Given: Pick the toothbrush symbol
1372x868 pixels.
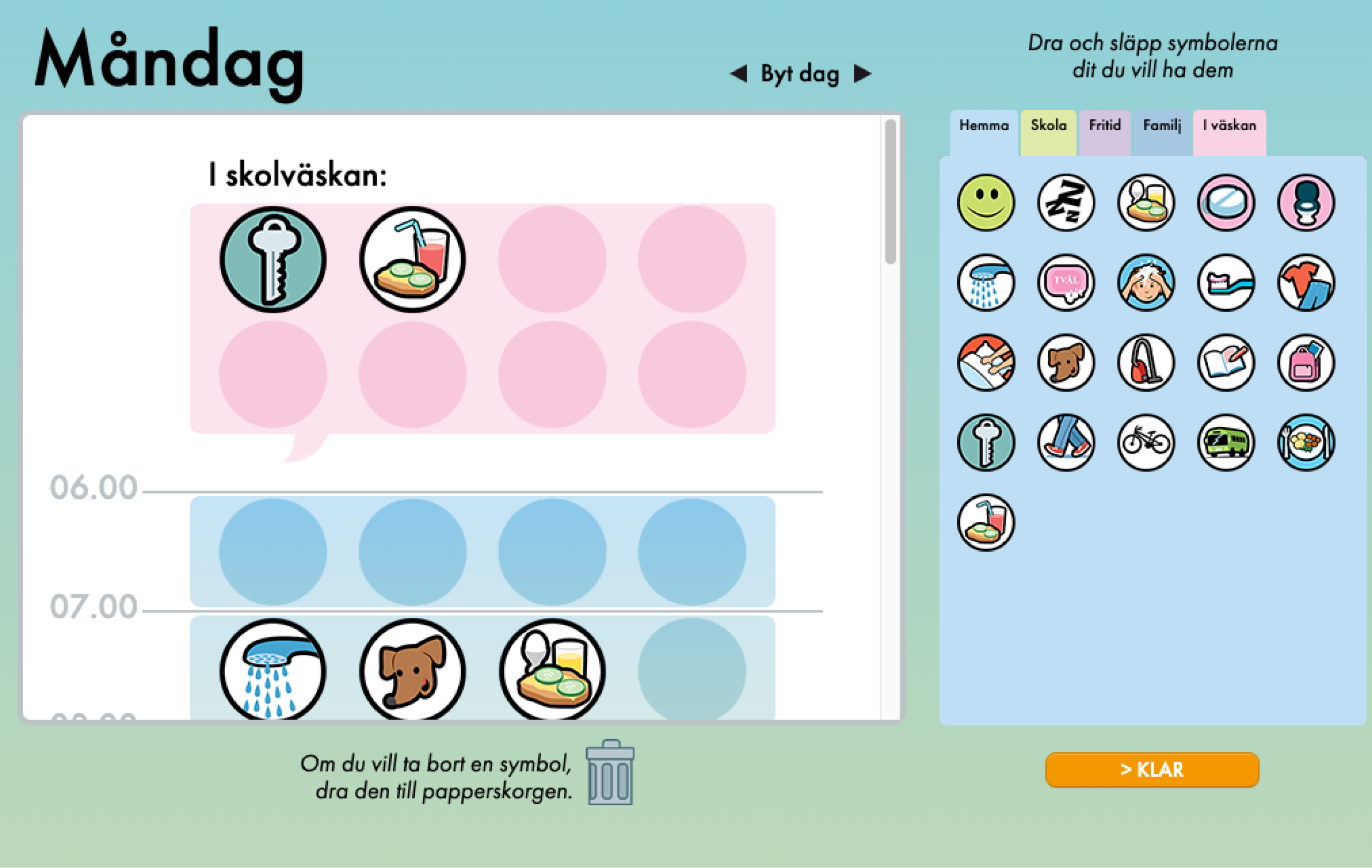Looking at the screenshot, I should (1226, 283).
